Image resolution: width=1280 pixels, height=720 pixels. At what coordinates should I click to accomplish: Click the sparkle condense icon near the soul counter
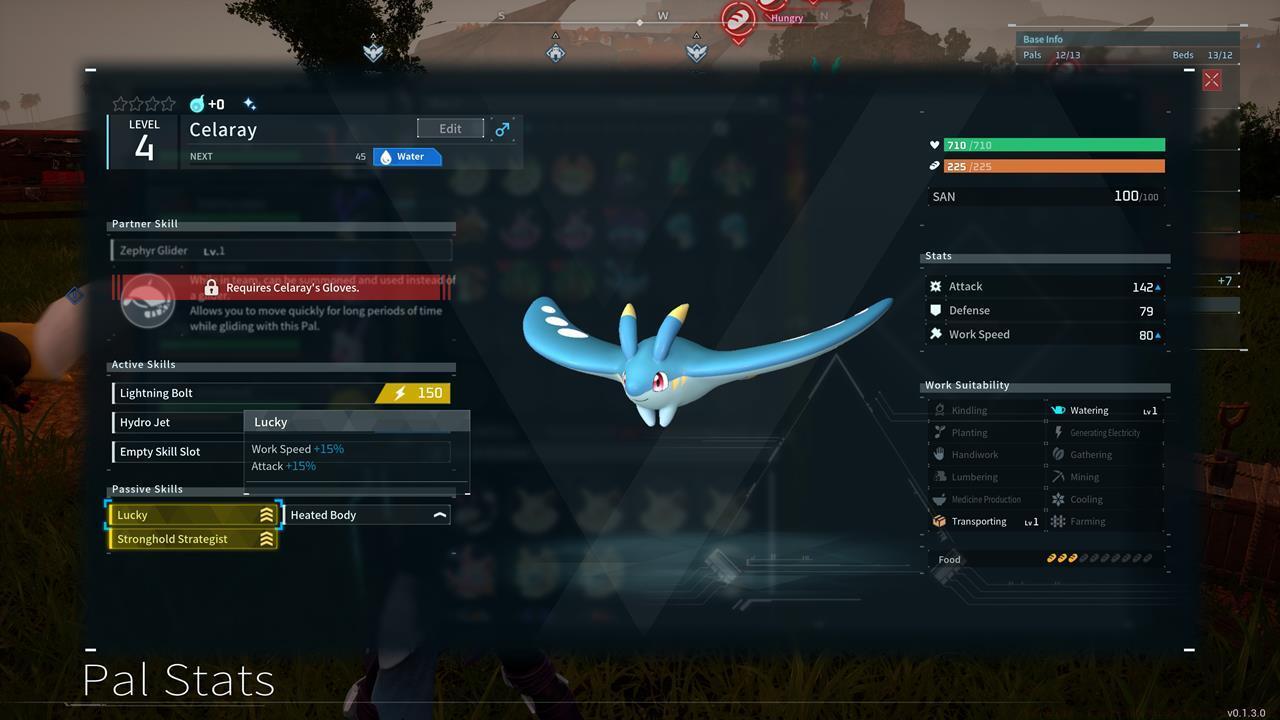tap(250, 103)
